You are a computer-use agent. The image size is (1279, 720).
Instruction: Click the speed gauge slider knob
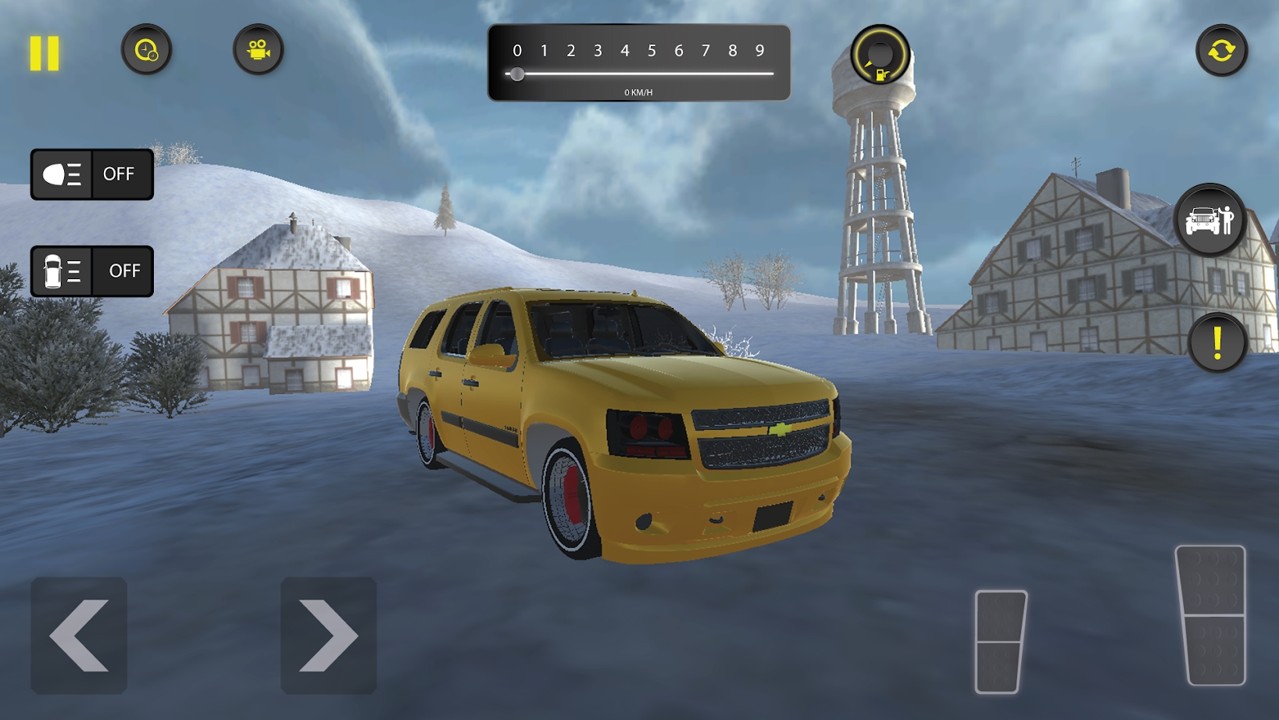[x=516, y=74]
